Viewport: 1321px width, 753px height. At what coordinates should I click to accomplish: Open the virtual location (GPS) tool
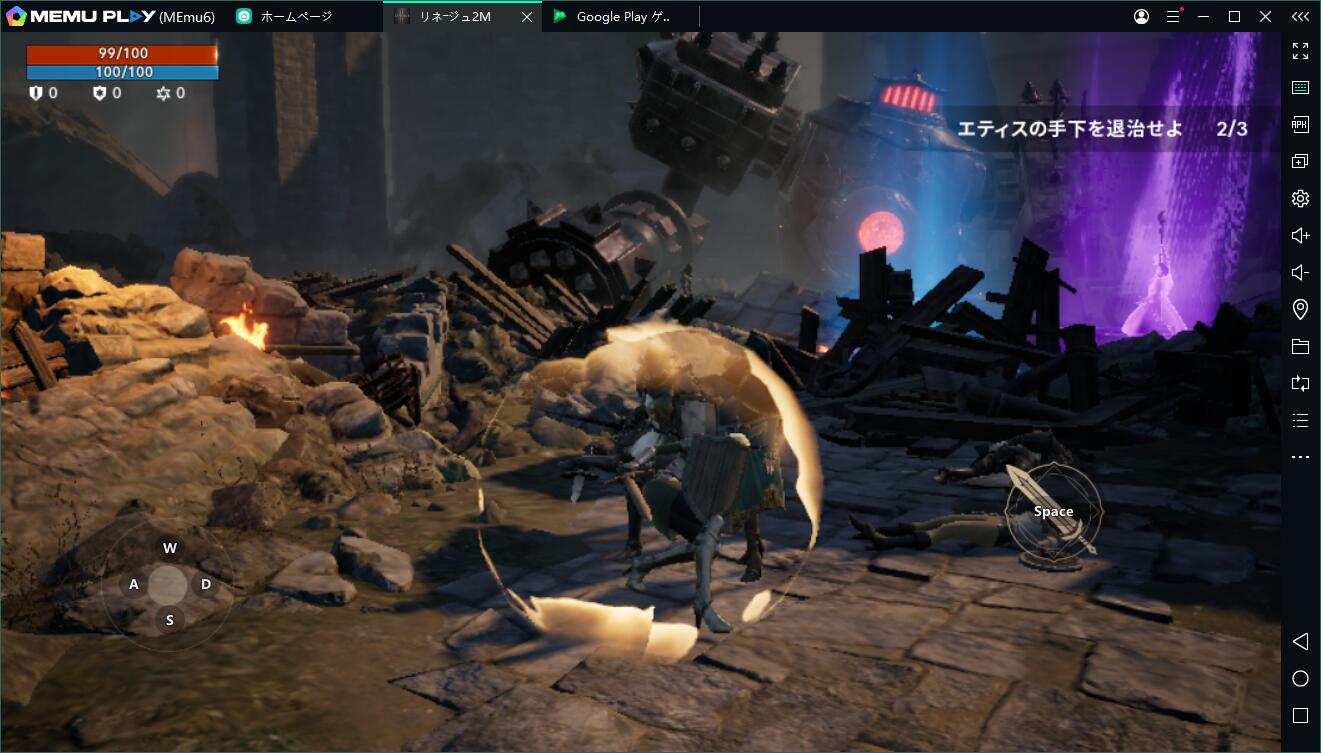1300,309
